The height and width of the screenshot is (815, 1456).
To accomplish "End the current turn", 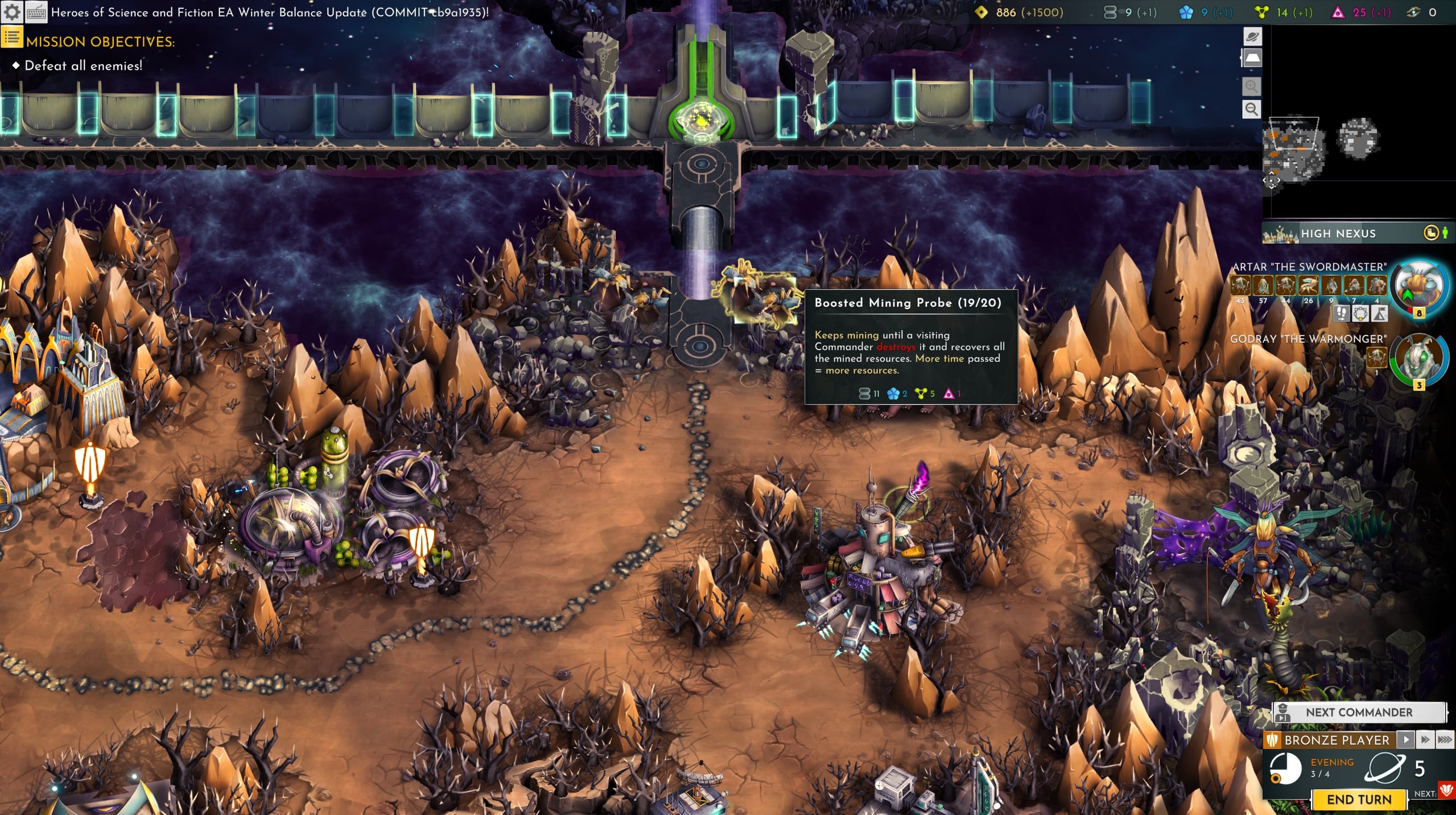I will [1359, 800].
